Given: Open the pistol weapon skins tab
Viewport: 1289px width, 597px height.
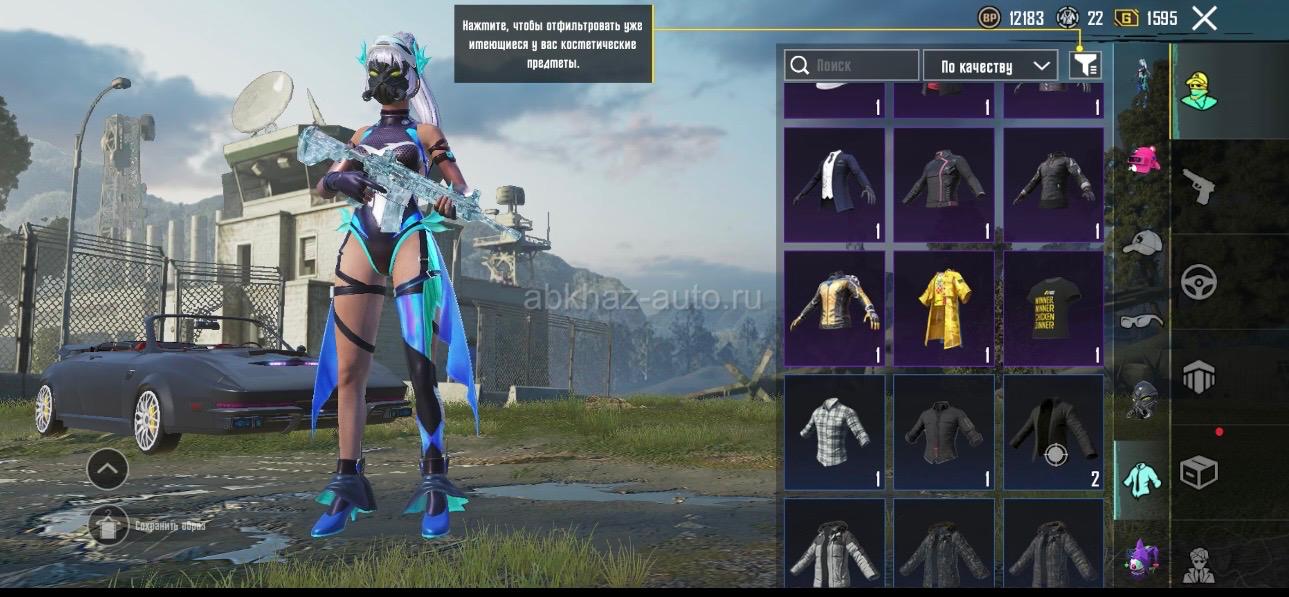Looking at the screenshot, I should click(1198, 186).
